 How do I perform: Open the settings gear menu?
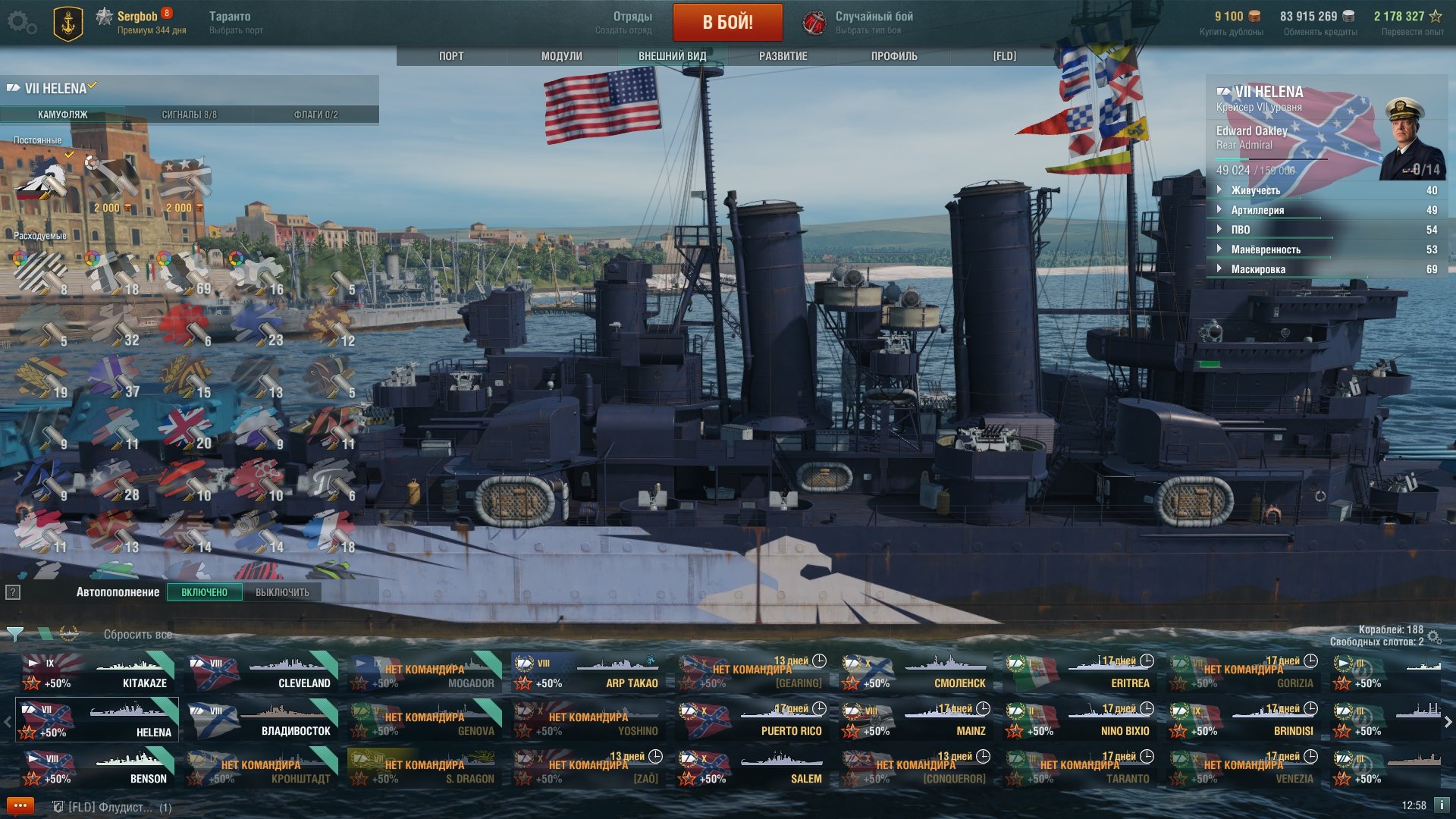(x=20, y=23)
